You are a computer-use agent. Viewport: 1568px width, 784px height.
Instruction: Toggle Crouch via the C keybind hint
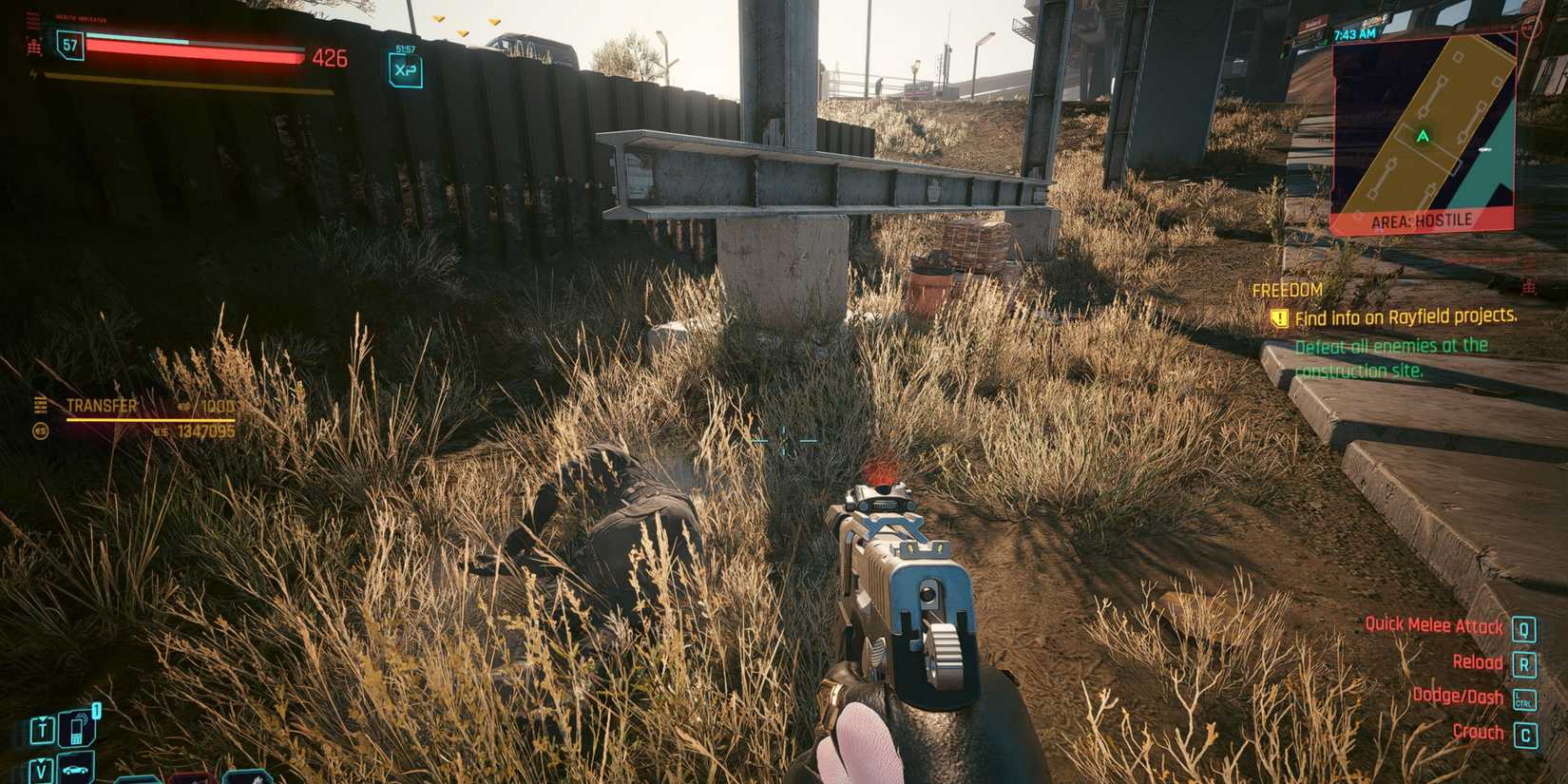click(x=1527, y=733)
